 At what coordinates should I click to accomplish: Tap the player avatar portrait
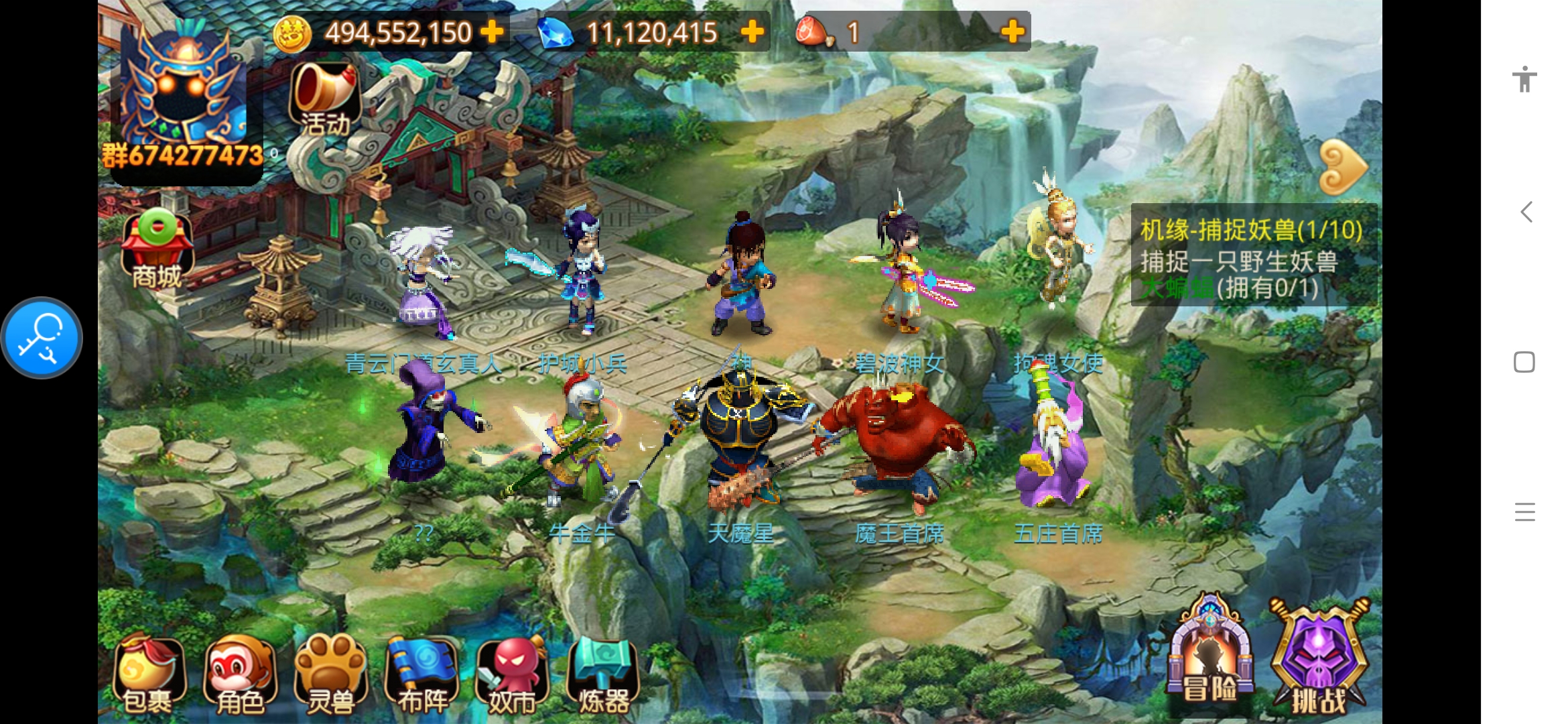[x=182, y=94]
